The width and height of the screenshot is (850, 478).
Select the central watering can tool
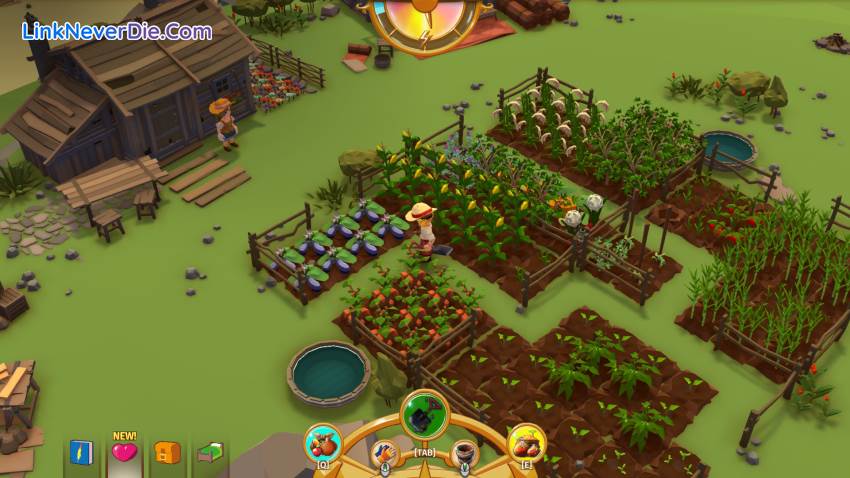coord(425,414)
